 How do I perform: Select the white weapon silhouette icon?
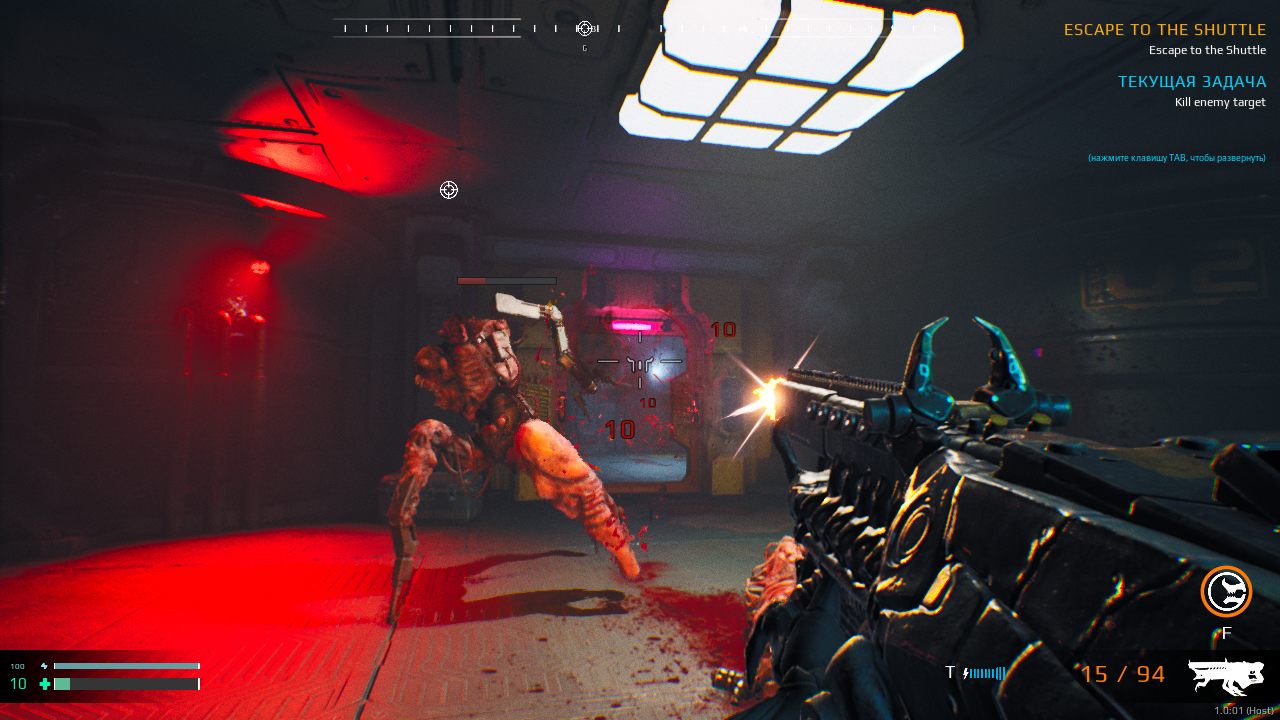(x=1226, y=676)
